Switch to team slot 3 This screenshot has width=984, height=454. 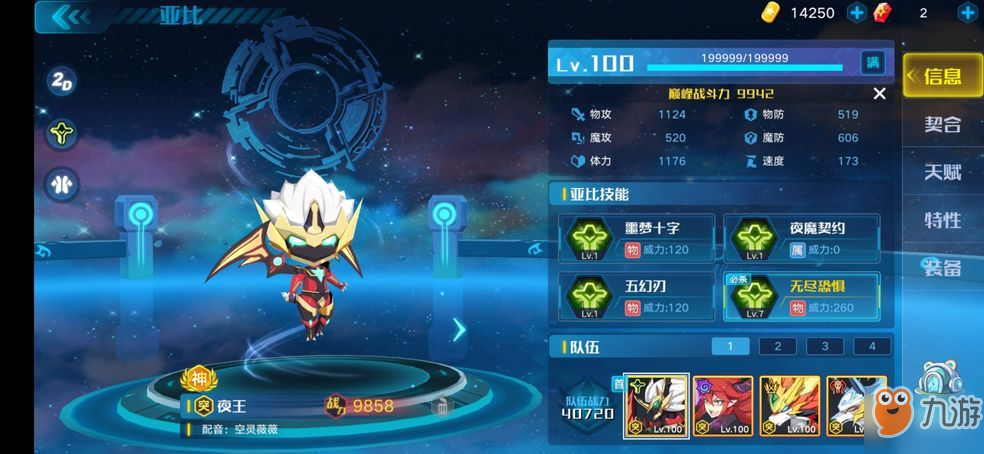point(825,347)
